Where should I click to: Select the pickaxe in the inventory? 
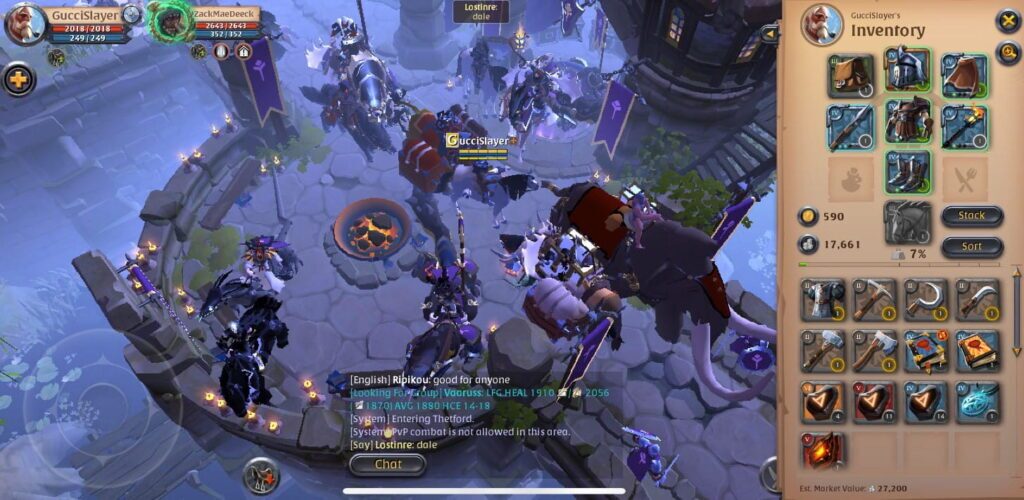coord(874,300)
